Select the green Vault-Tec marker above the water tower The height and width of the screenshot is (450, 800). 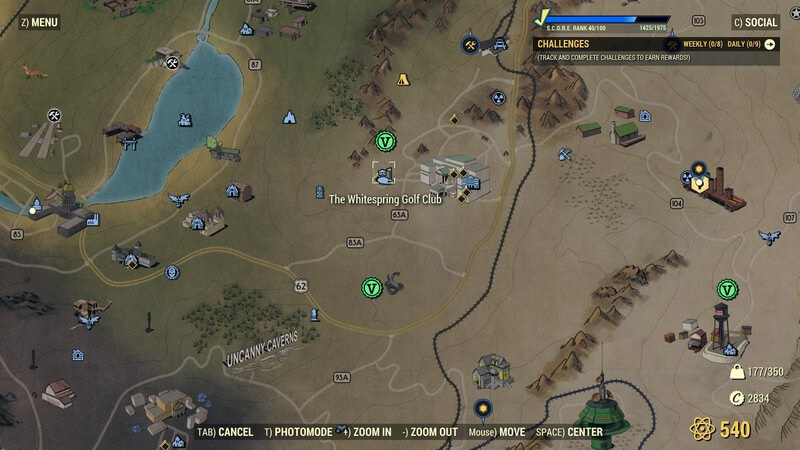point(725,289)
